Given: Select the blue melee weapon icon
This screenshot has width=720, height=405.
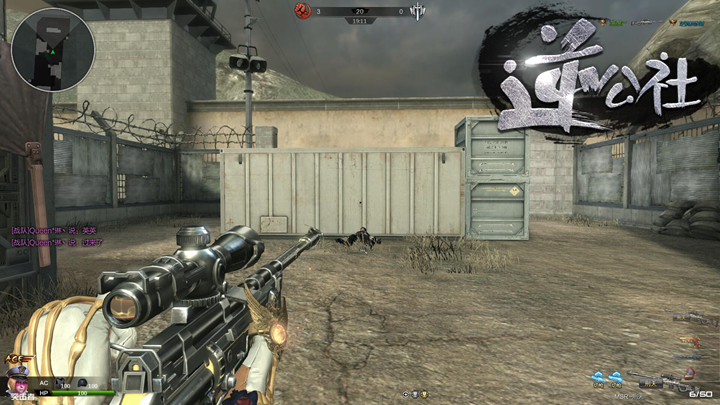Looking at the screenshot, I should 688,356.
